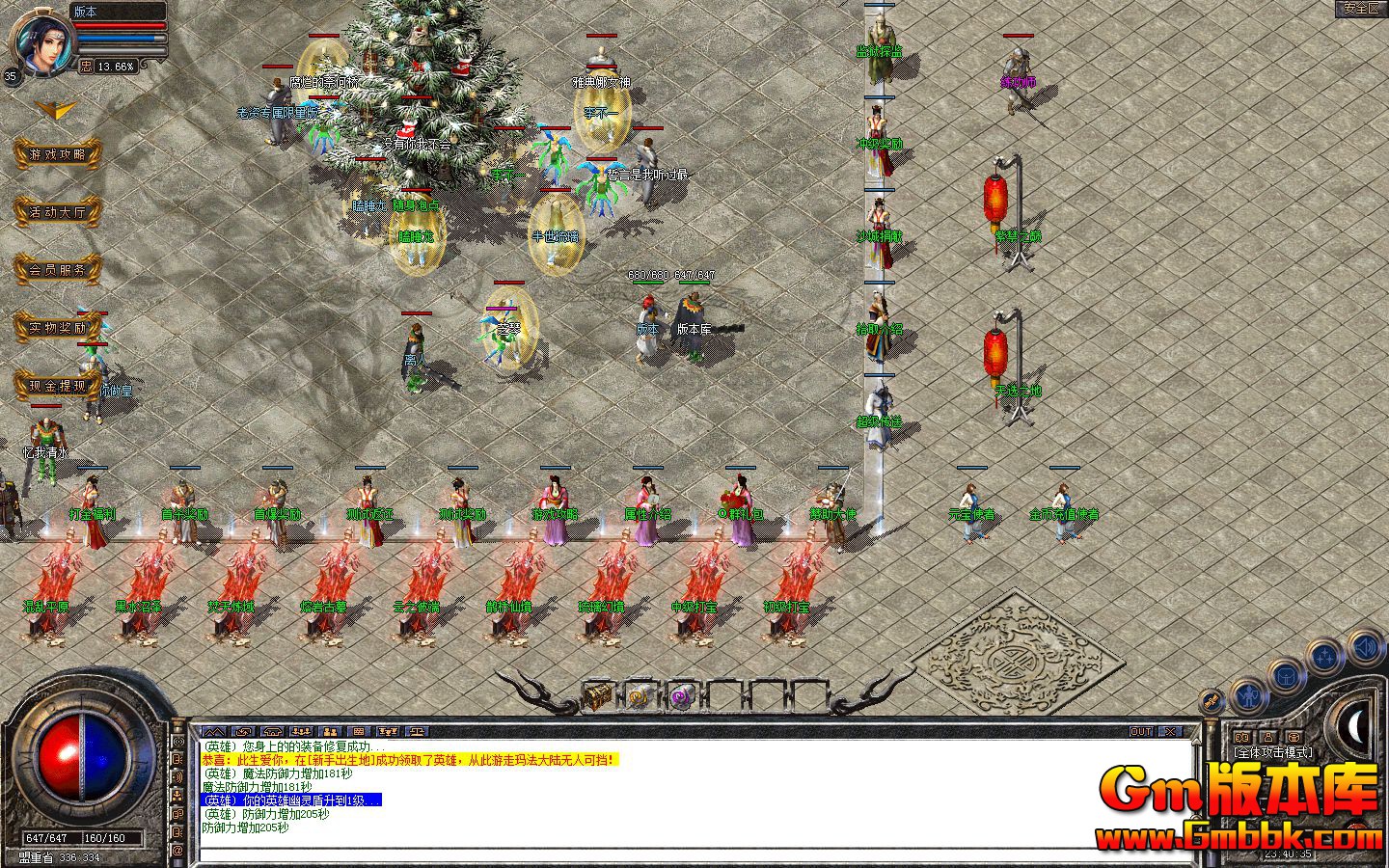Click the sparkle effects icon near the minimap corner
1389x868 pixels.
[1324, 655]
